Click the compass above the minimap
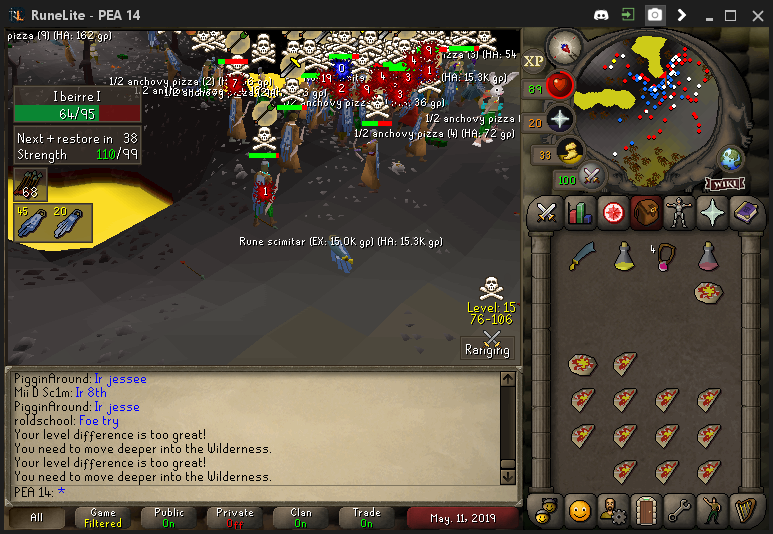773x534 pixels. [x=565, y=45]
